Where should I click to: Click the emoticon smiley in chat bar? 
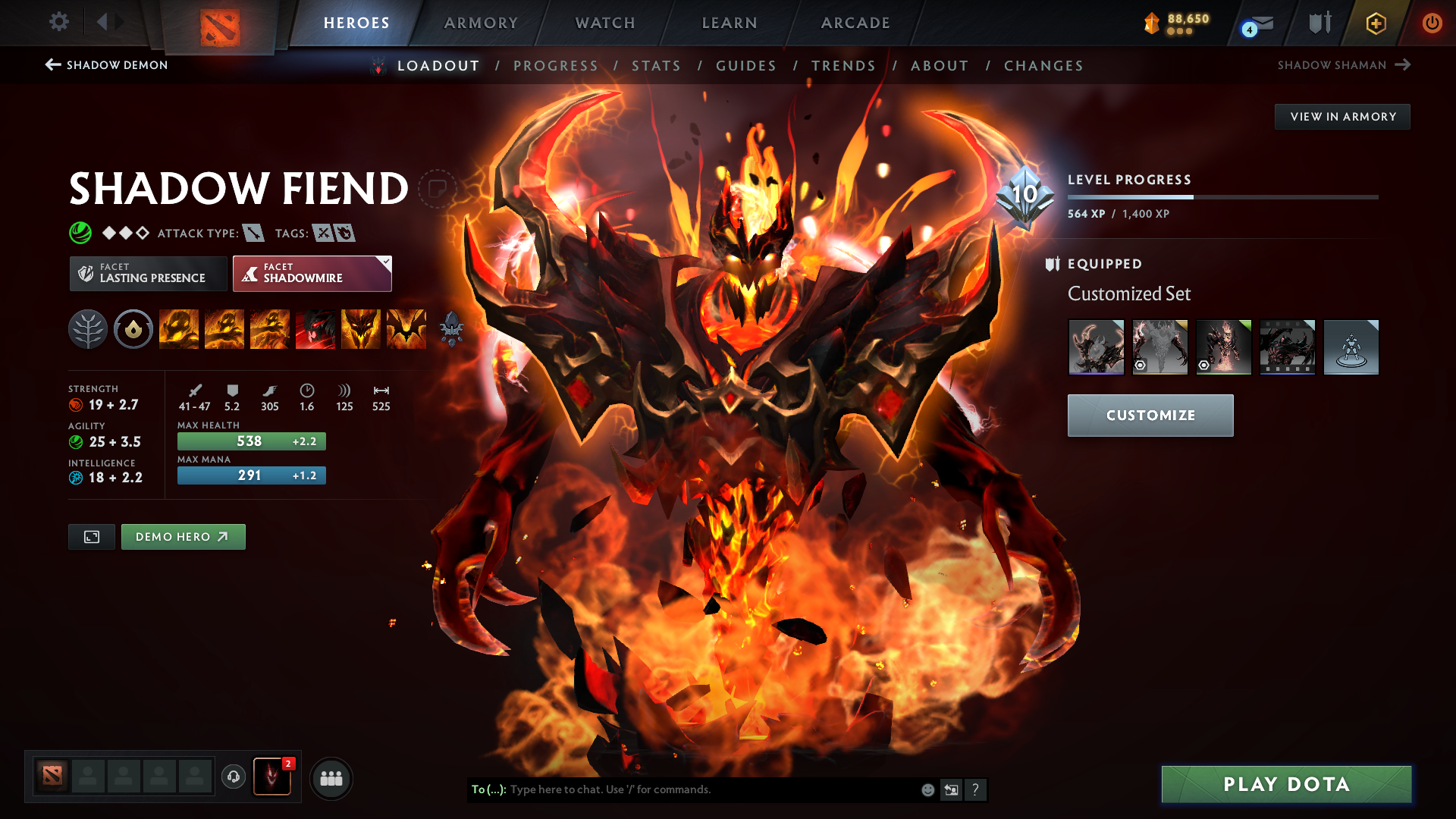(927, 789)
